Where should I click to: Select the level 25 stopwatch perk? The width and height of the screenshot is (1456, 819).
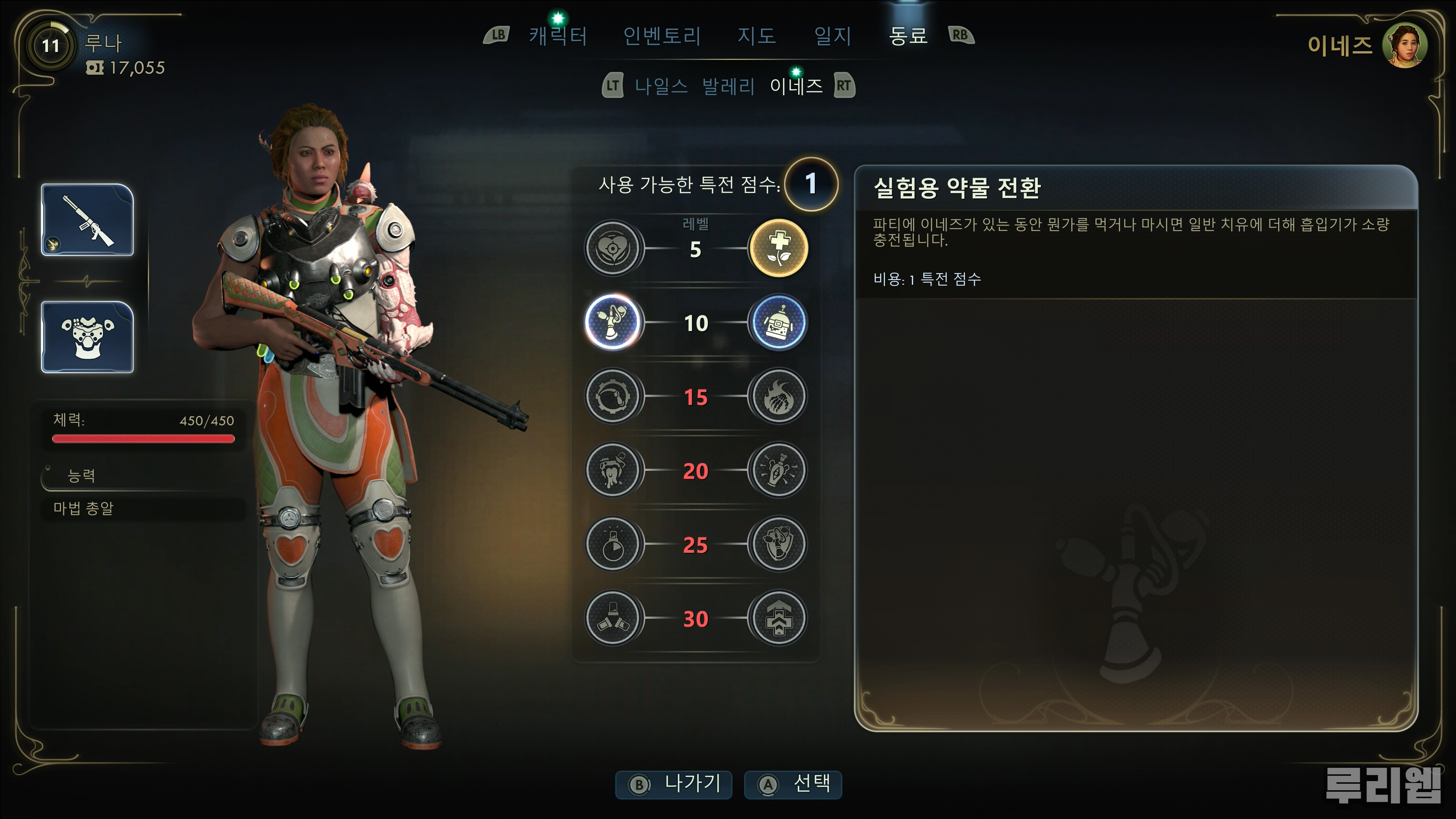point(613,544)
